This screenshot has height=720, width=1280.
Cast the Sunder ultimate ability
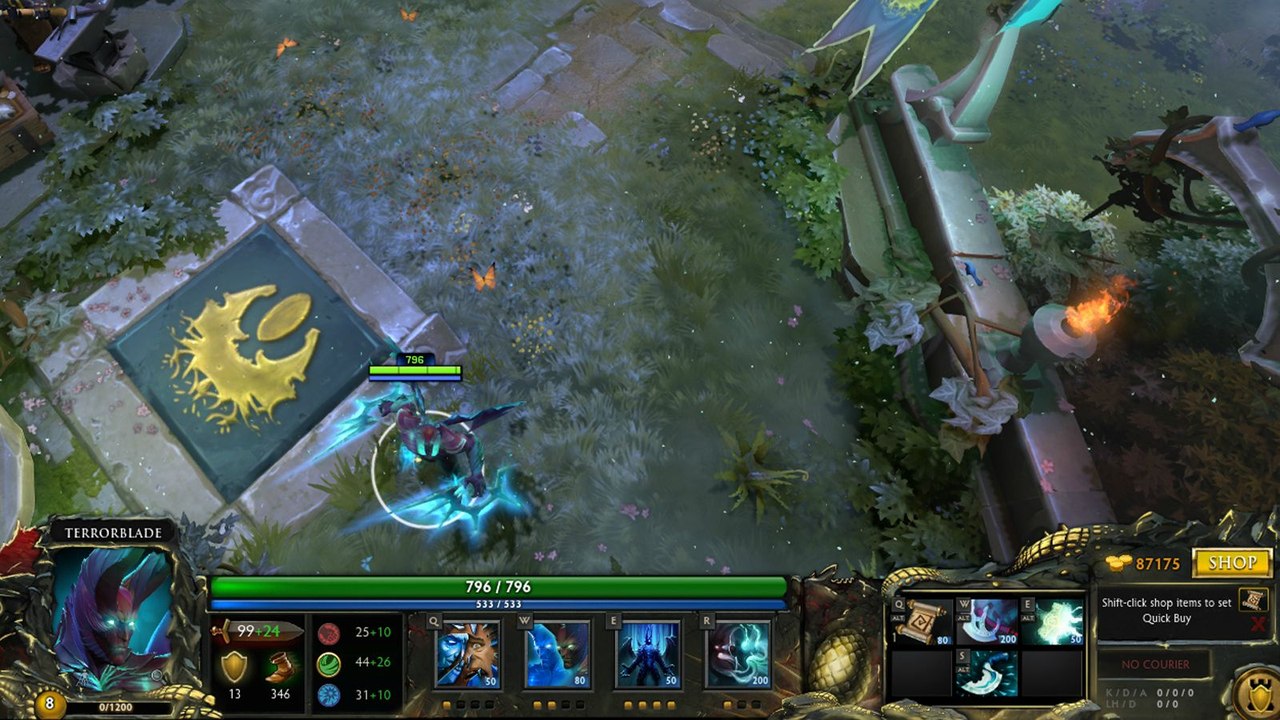[x=738, y=654]
